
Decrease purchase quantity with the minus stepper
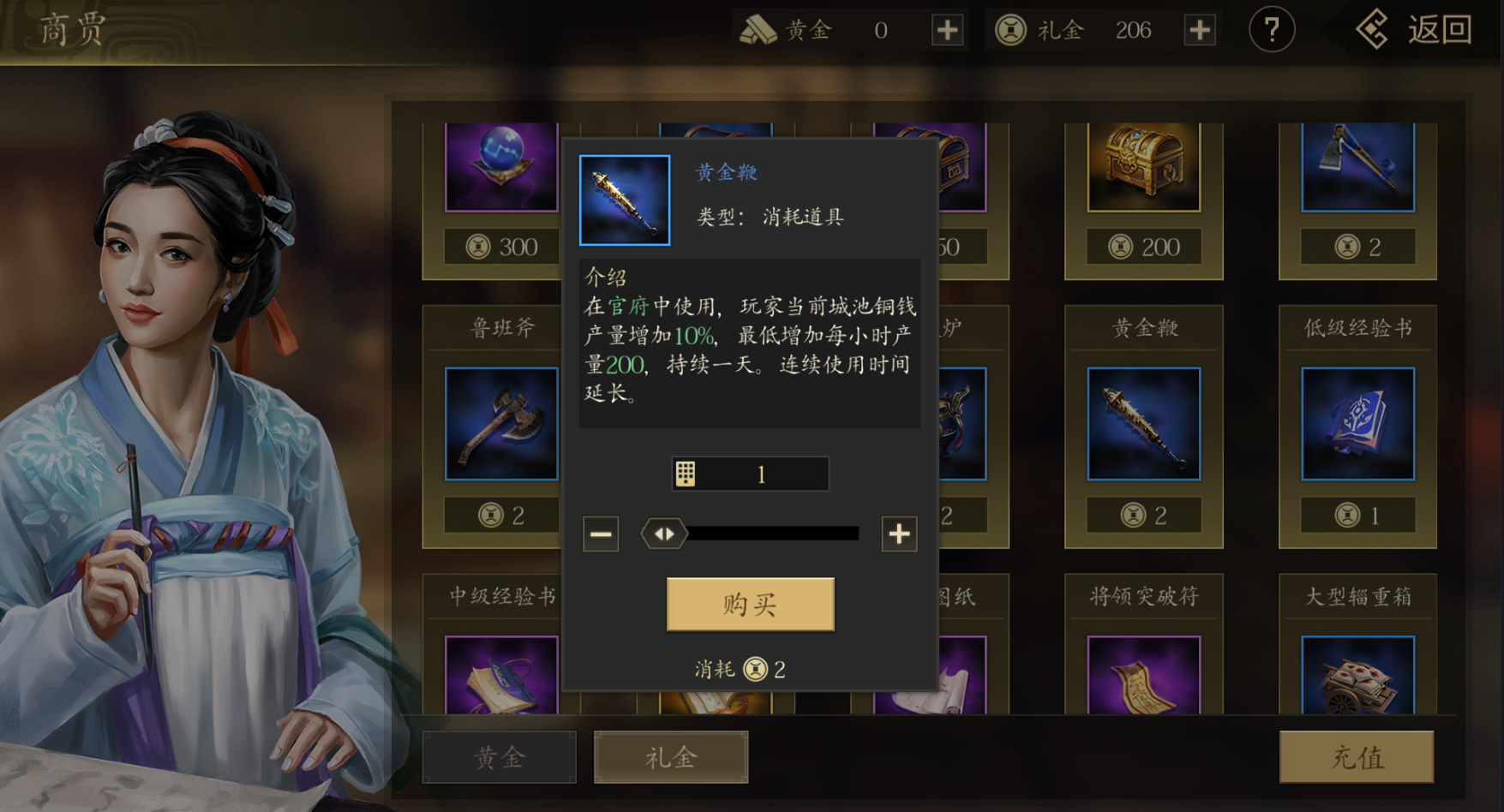[601, 534]
